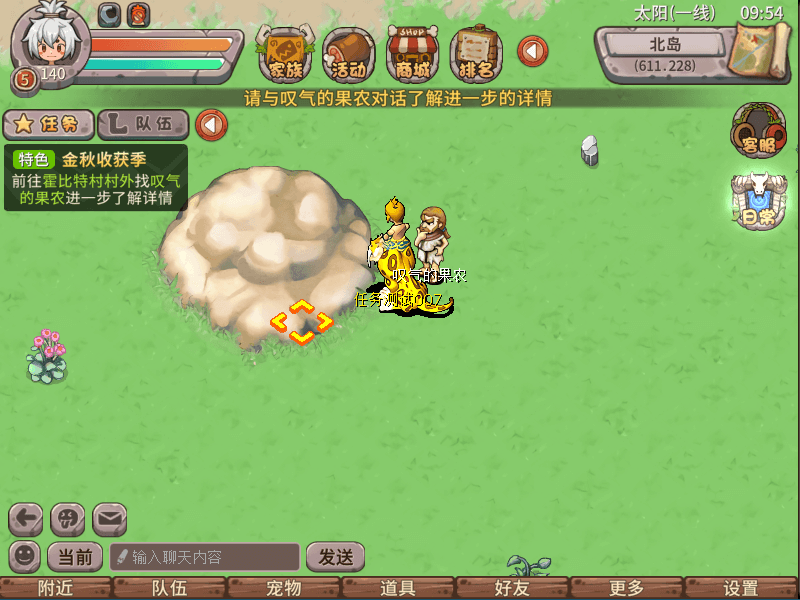Click the chat input field
Viewport: 800px width, 600px height.
205,556
